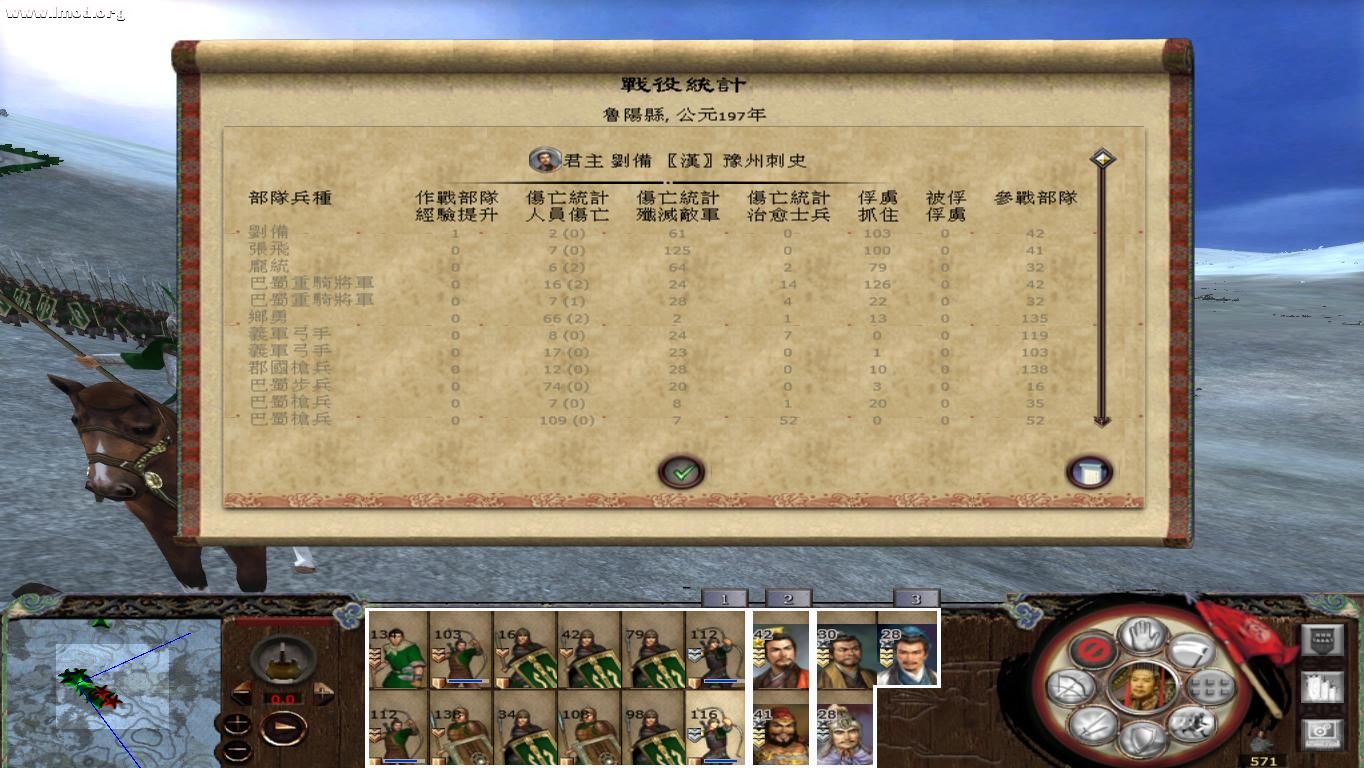Click the banner display button on the right
The height and width of the screenshot is (768, 1364).
coord(1323,639)
